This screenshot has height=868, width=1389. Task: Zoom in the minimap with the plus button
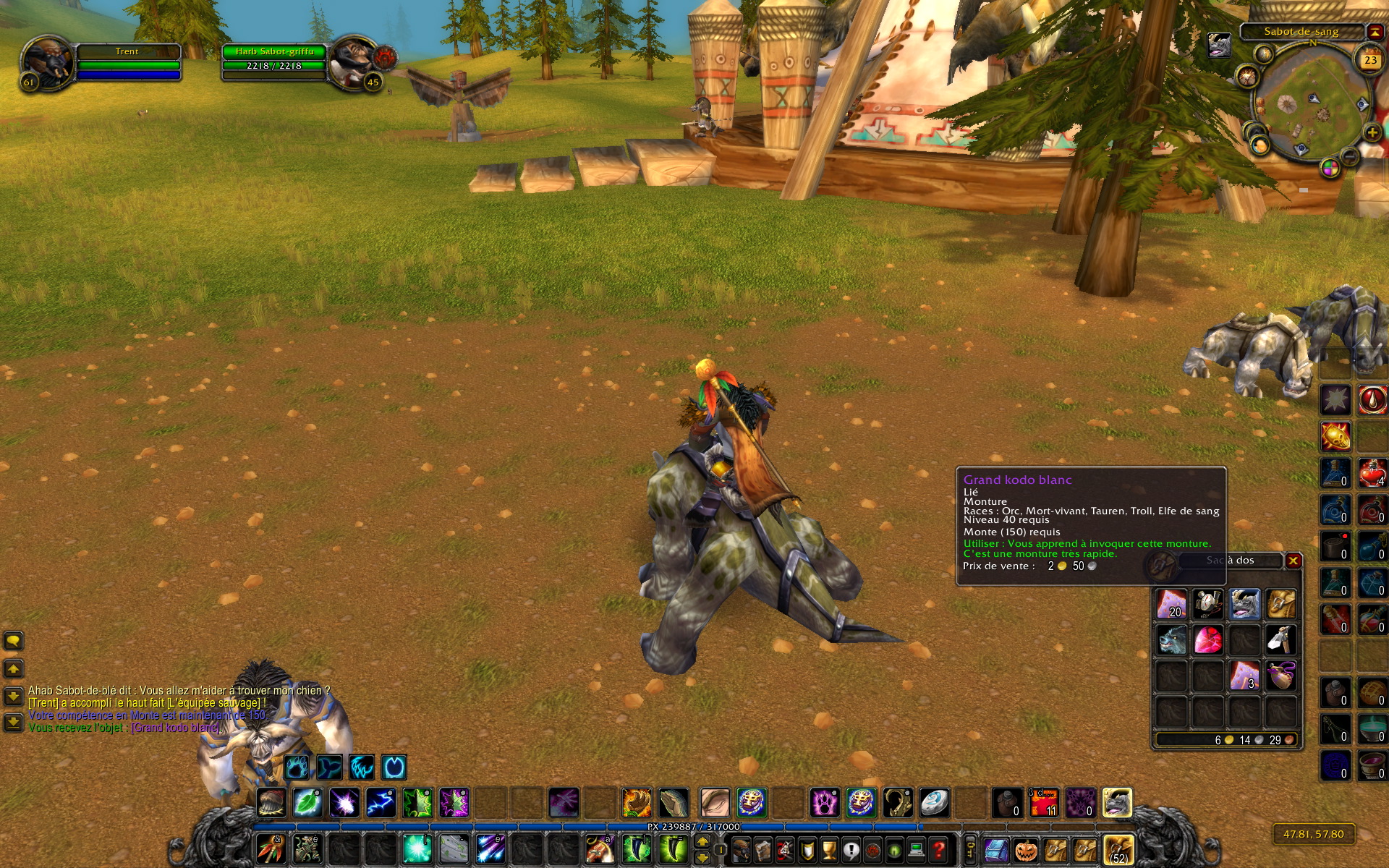coord(1371,132)
